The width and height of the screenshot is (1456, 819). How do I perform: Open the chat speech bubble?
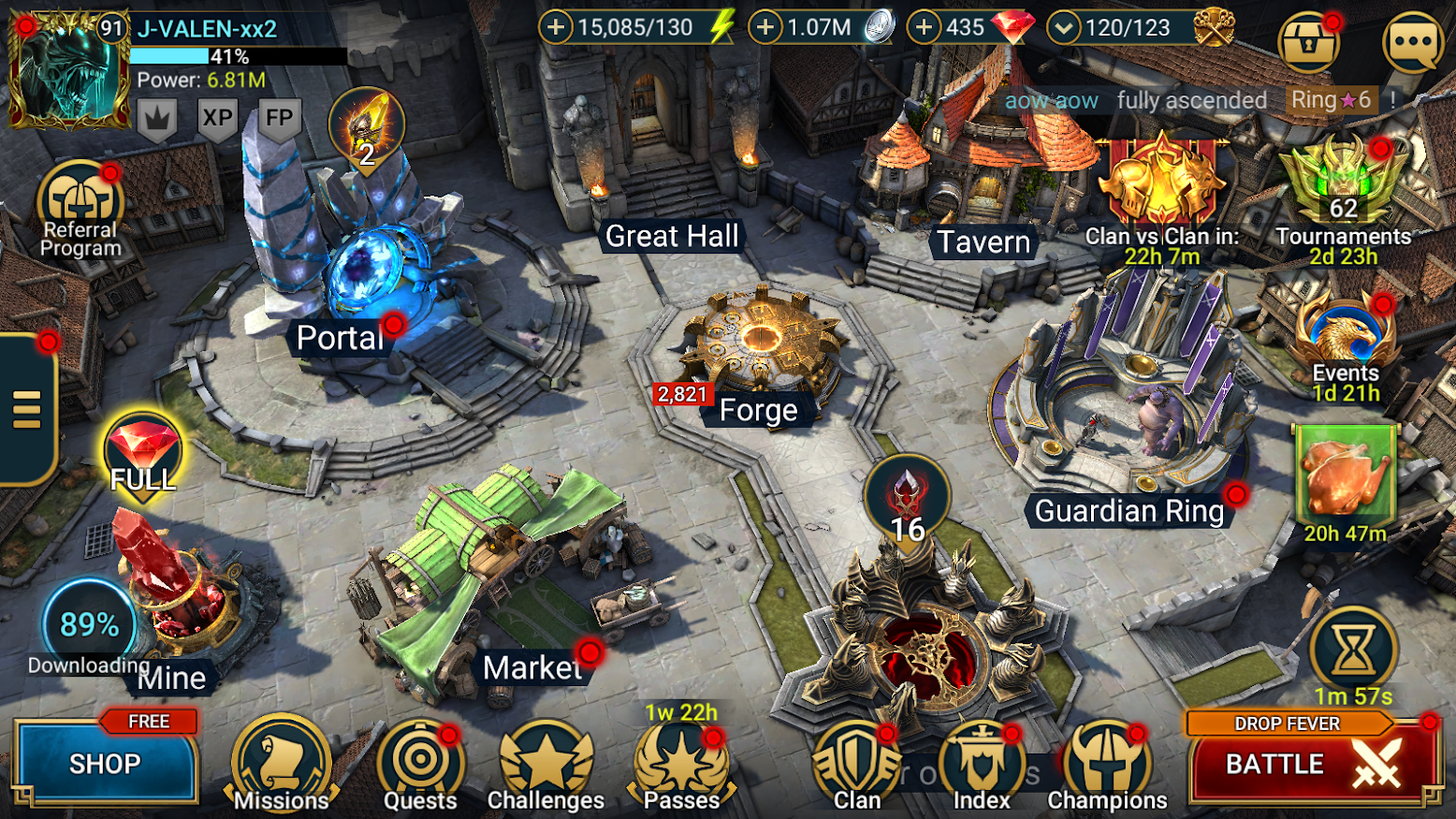point(1412,42)
